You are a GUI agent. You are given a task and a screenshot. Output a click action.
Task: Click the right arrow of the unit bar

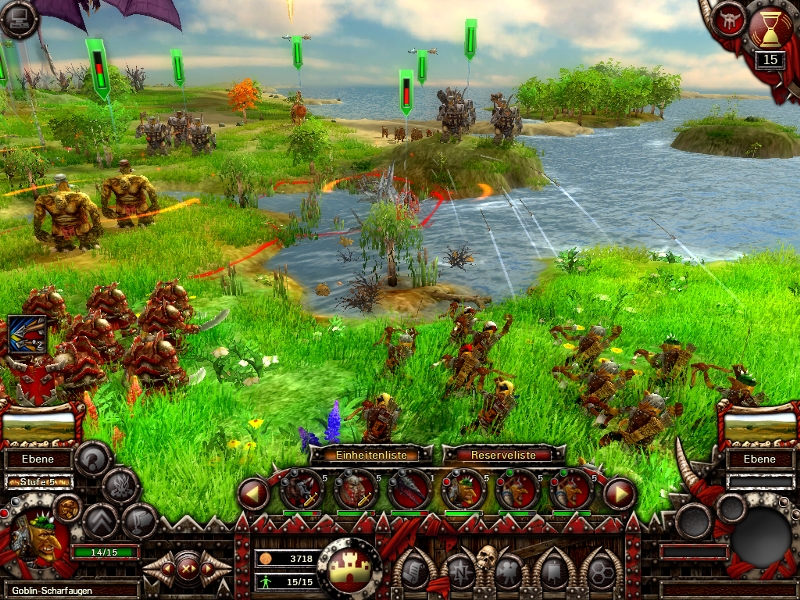pos(620,493)
